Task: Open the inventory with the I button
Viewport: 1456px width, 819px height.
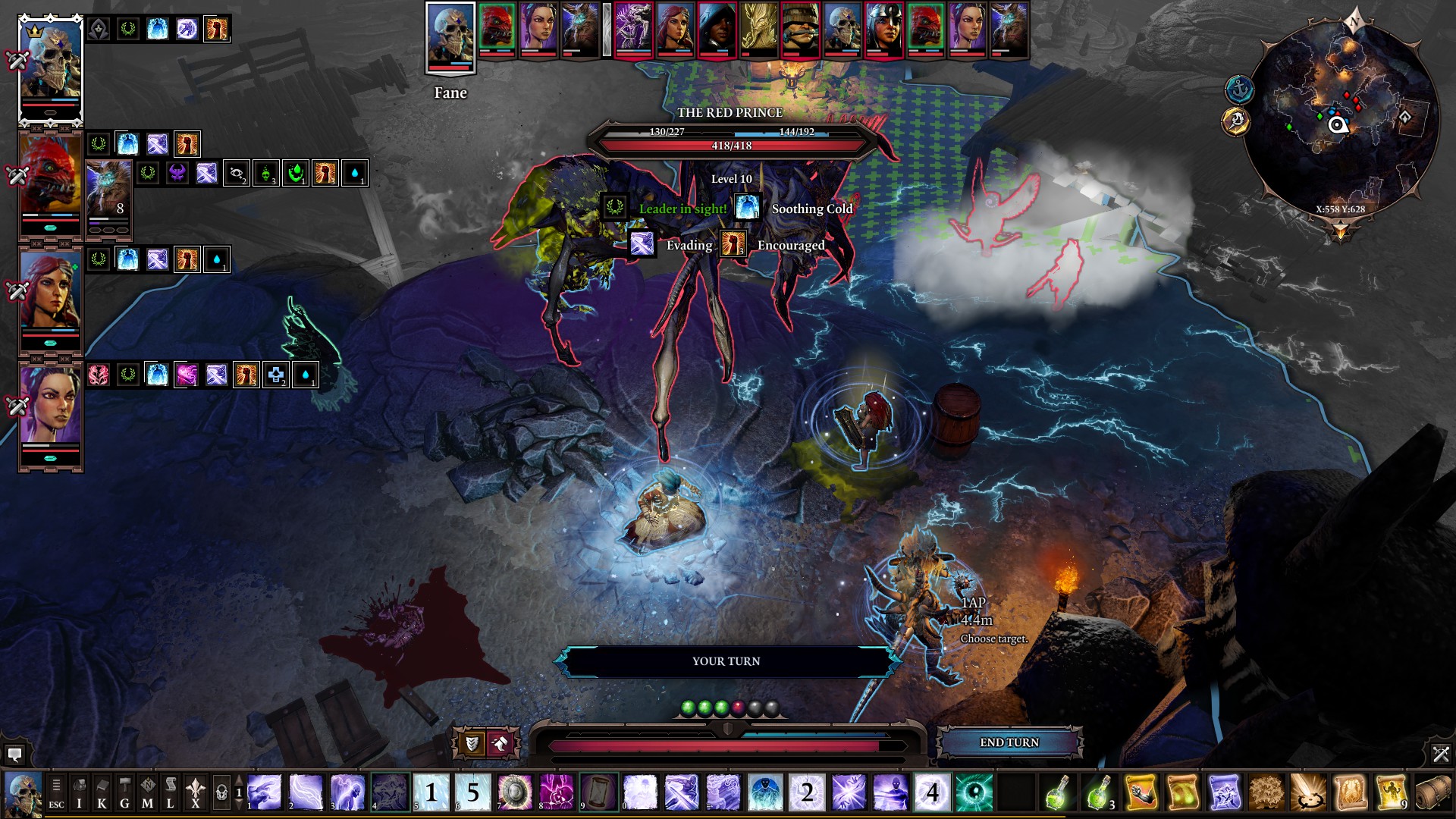Action: coord(79,793)
